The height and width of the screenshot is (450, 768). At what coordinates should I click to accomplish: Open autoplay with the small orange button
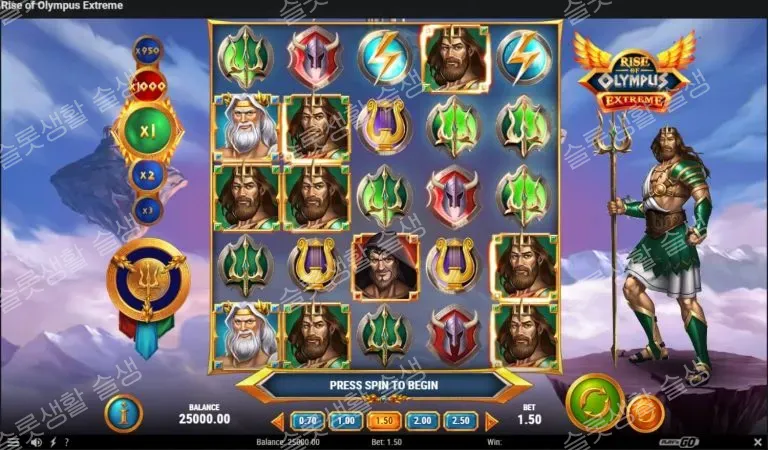point(645,411)
